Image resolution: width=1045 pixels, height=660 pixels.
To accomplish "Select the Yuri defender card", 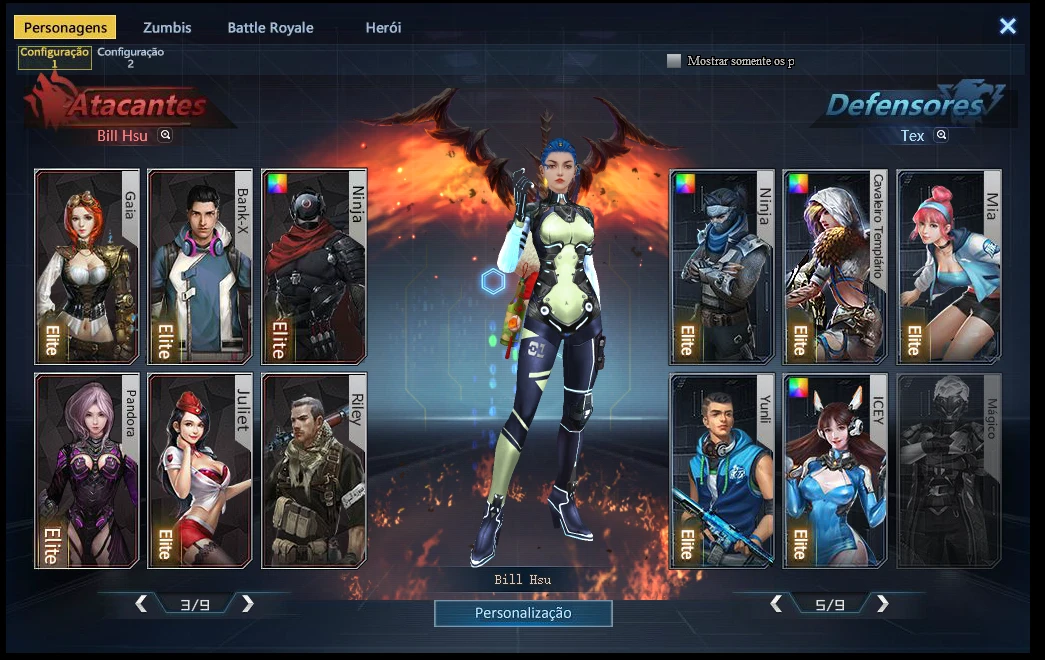I will pyautogui.click(x=721, y=470).
